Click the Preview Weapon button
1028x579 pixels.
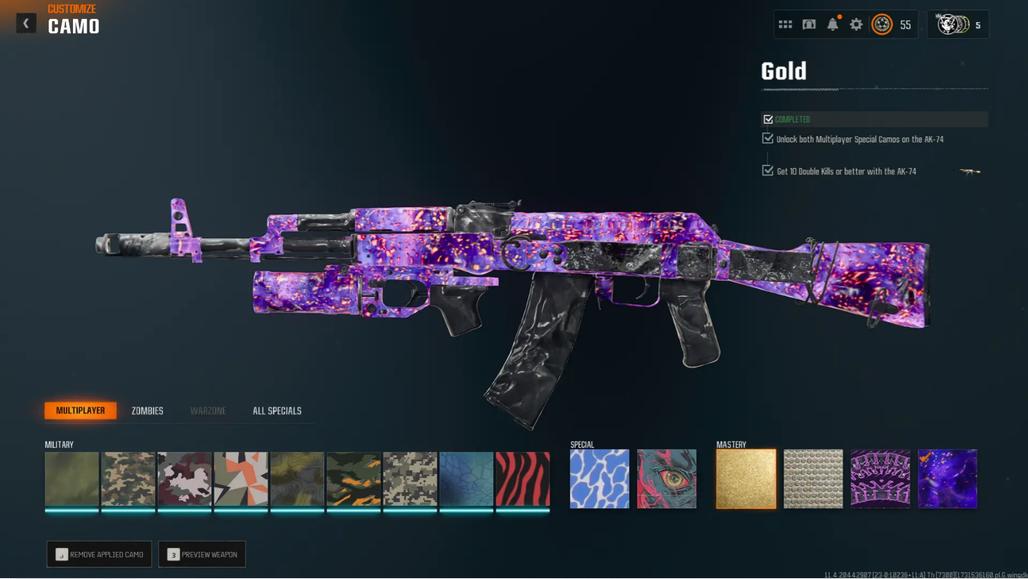point(202,554)
